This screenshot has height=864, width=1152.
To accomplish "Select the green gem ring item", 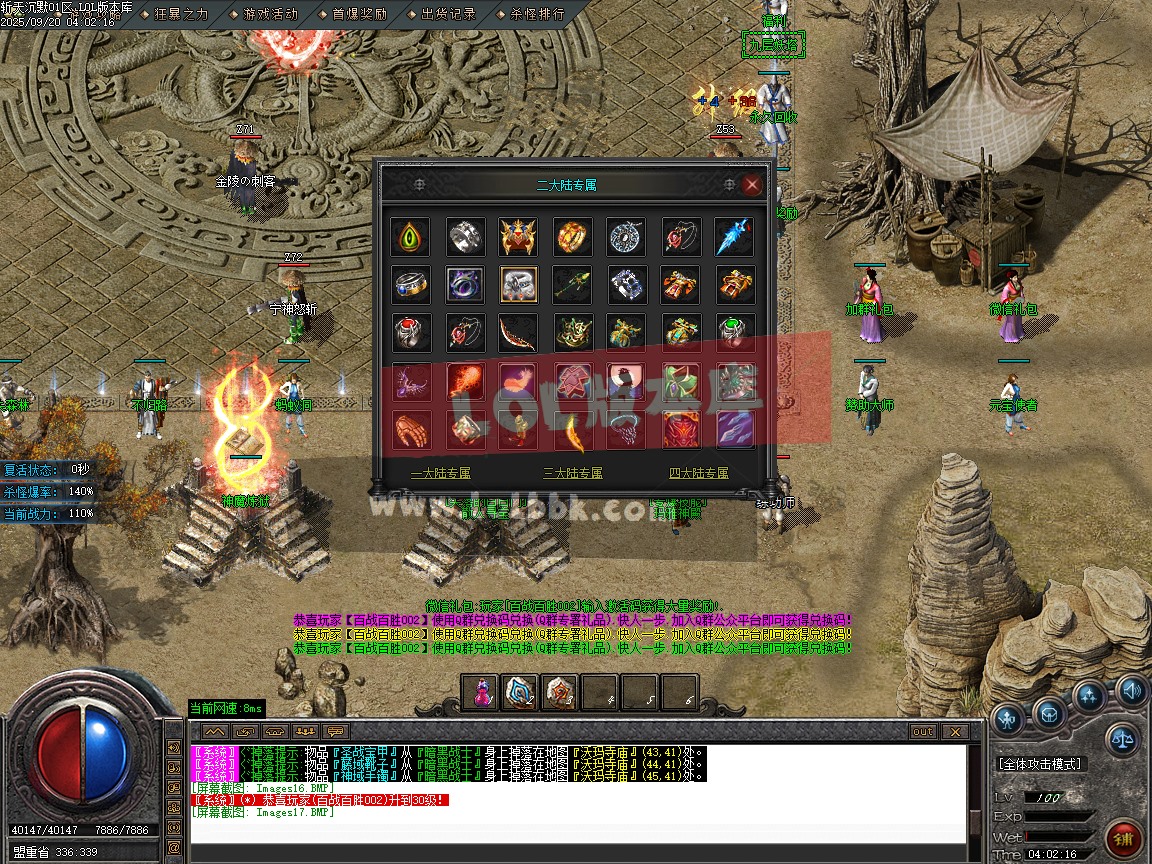I will [x=734, y=332].
